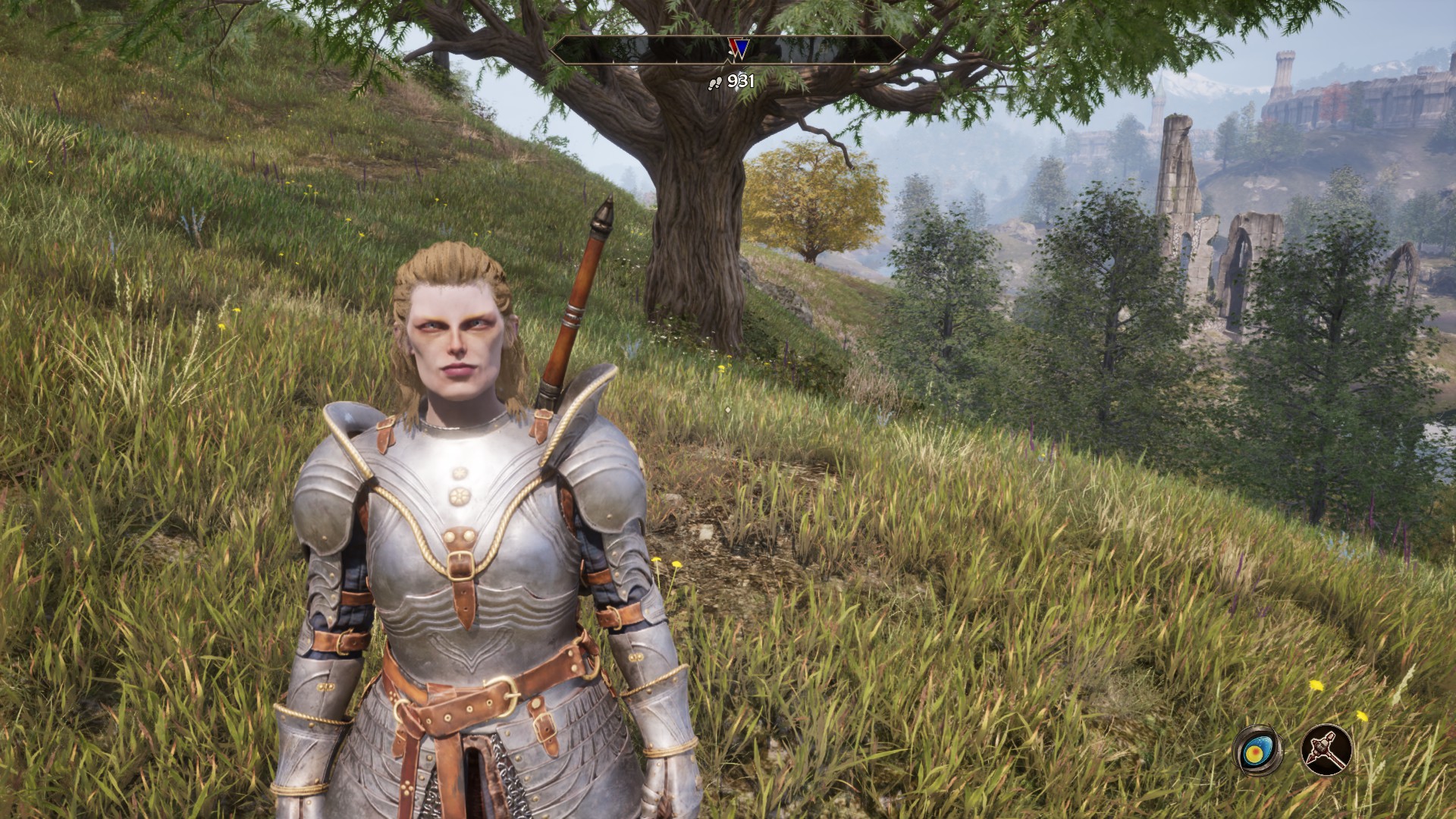This screenshot has width=1456, height=819.
Task: Click the blue quest marker on the compass
Action: point(741,49)
